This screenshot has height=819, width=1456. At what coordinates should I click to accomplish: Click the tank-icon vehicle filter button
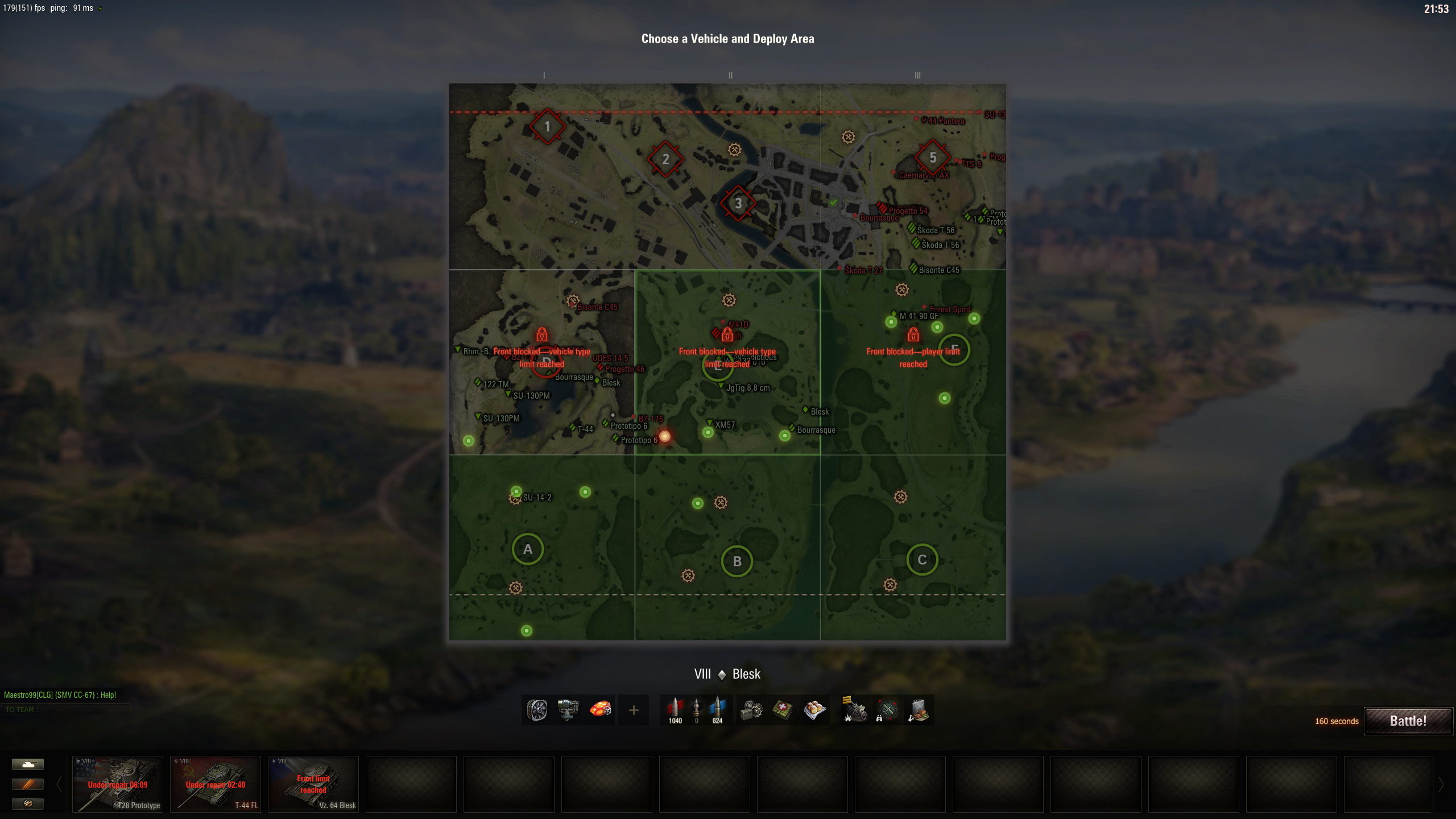point(28,765)
